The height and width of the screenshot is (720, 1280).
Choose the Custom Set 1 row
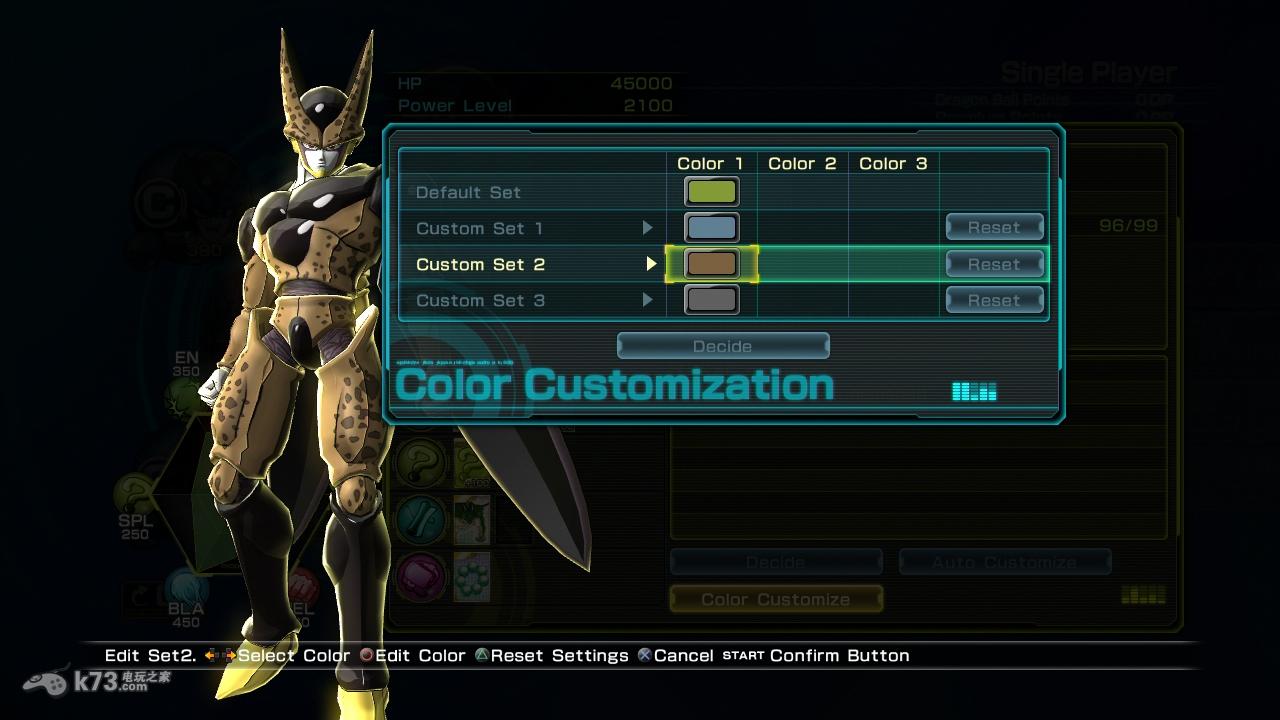click(x=480, y=228)
